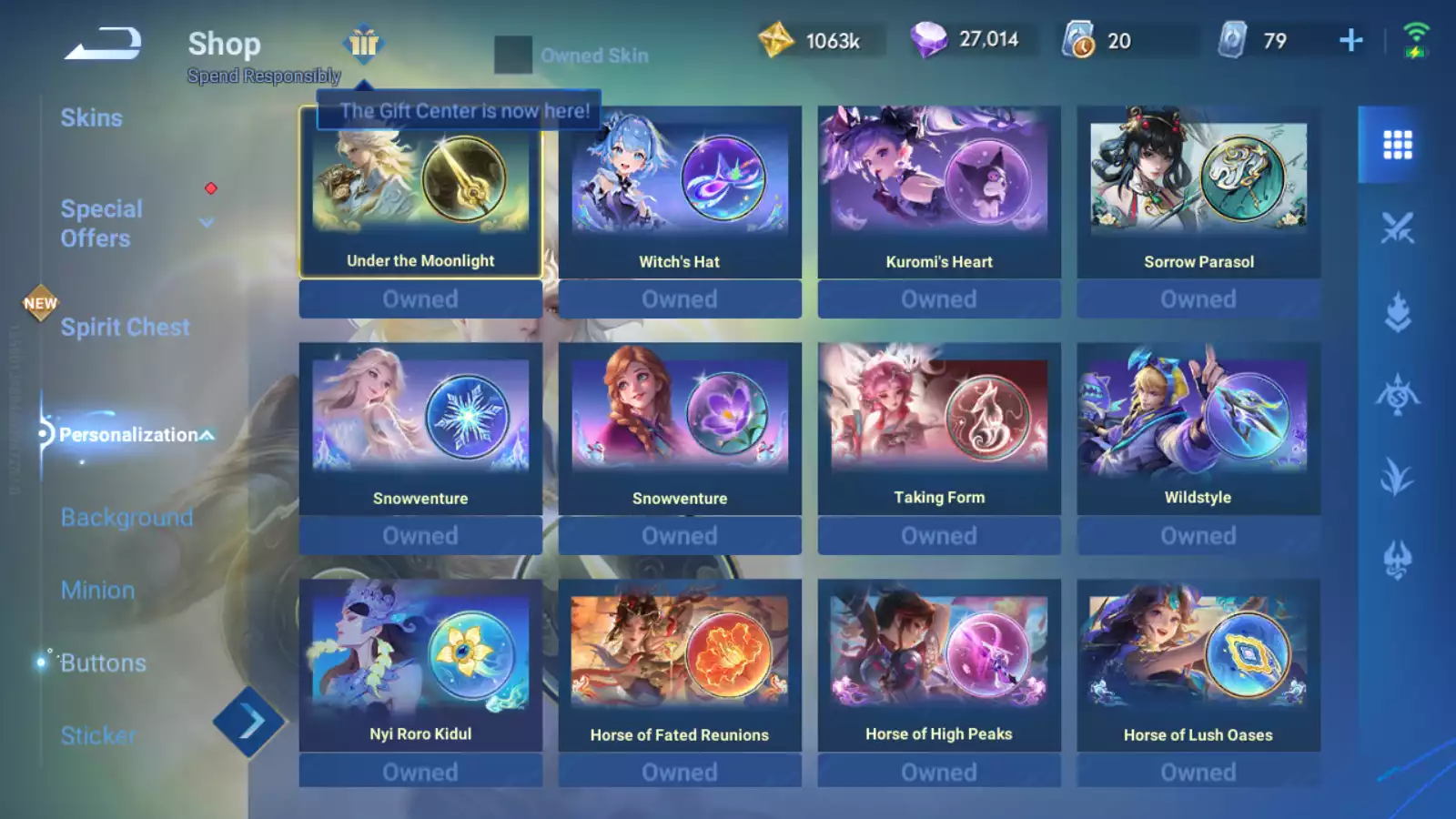Open the Spirit Chest section

pos(125,328)
